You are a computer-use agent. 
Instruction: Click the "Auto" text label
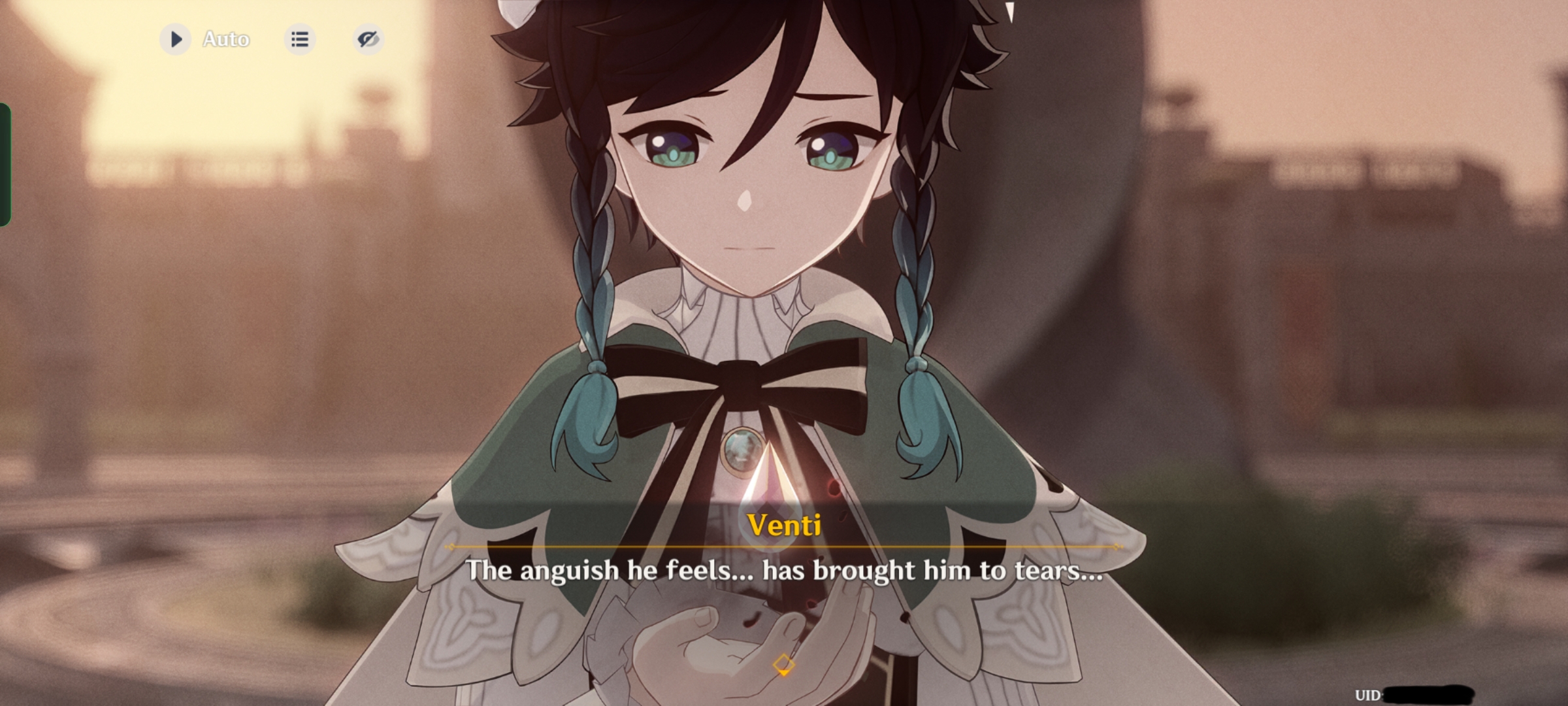point(225,39)
